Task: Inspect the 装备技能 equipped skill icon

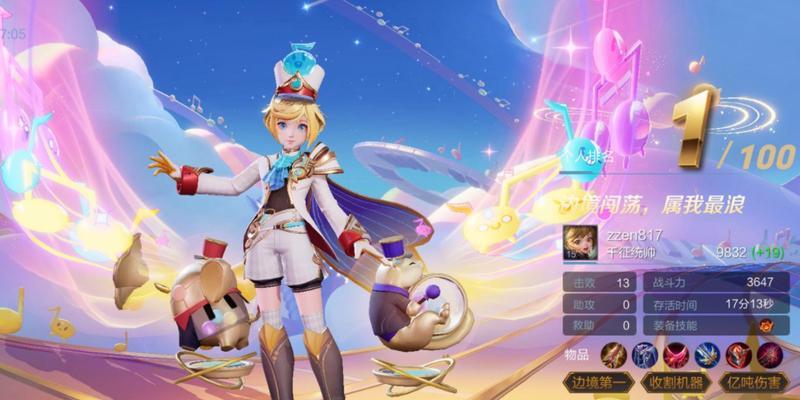Action: coord(766,326)
